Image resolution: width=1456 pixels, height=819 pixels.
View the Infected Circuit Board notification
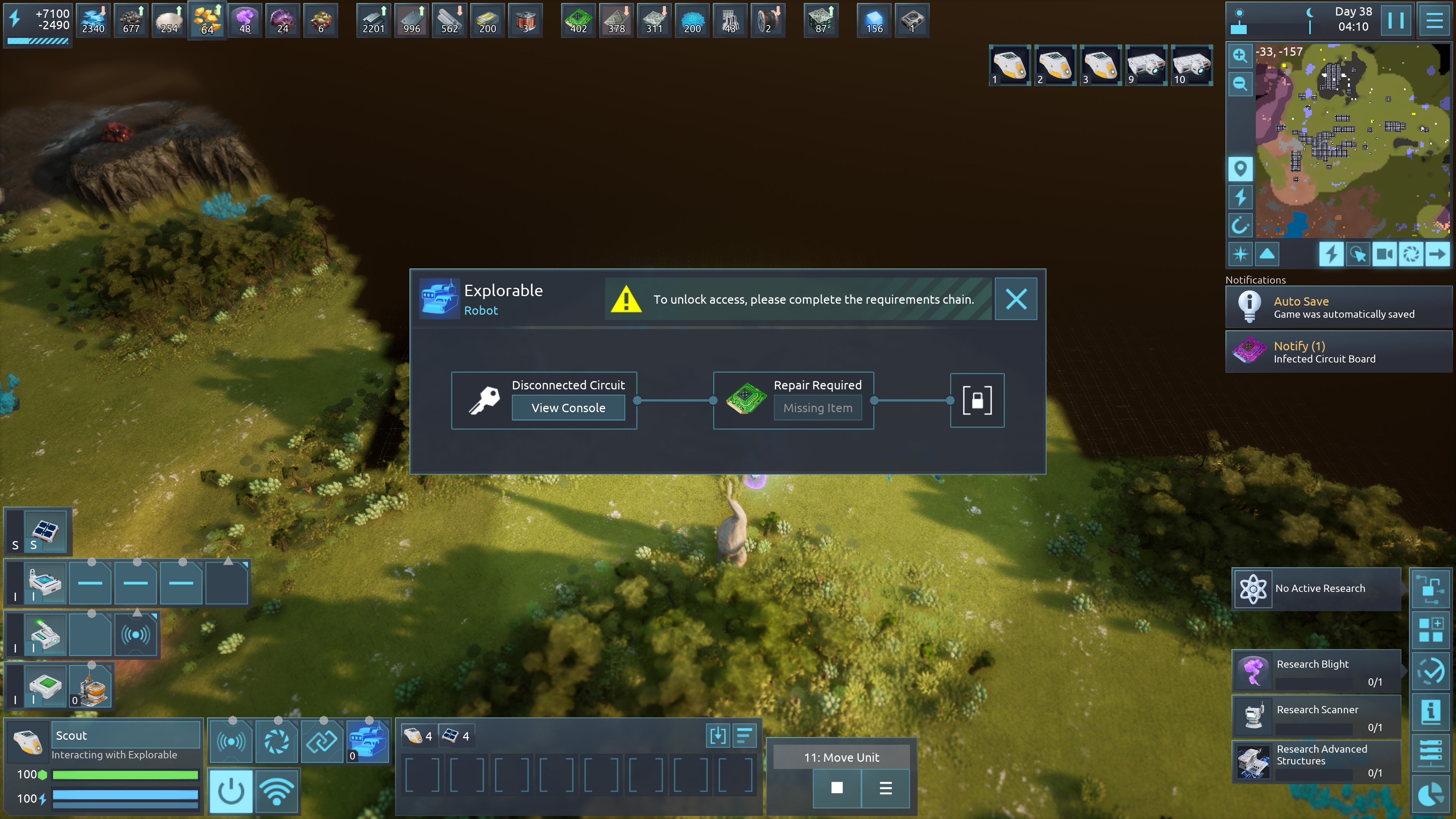[1338, 351]
